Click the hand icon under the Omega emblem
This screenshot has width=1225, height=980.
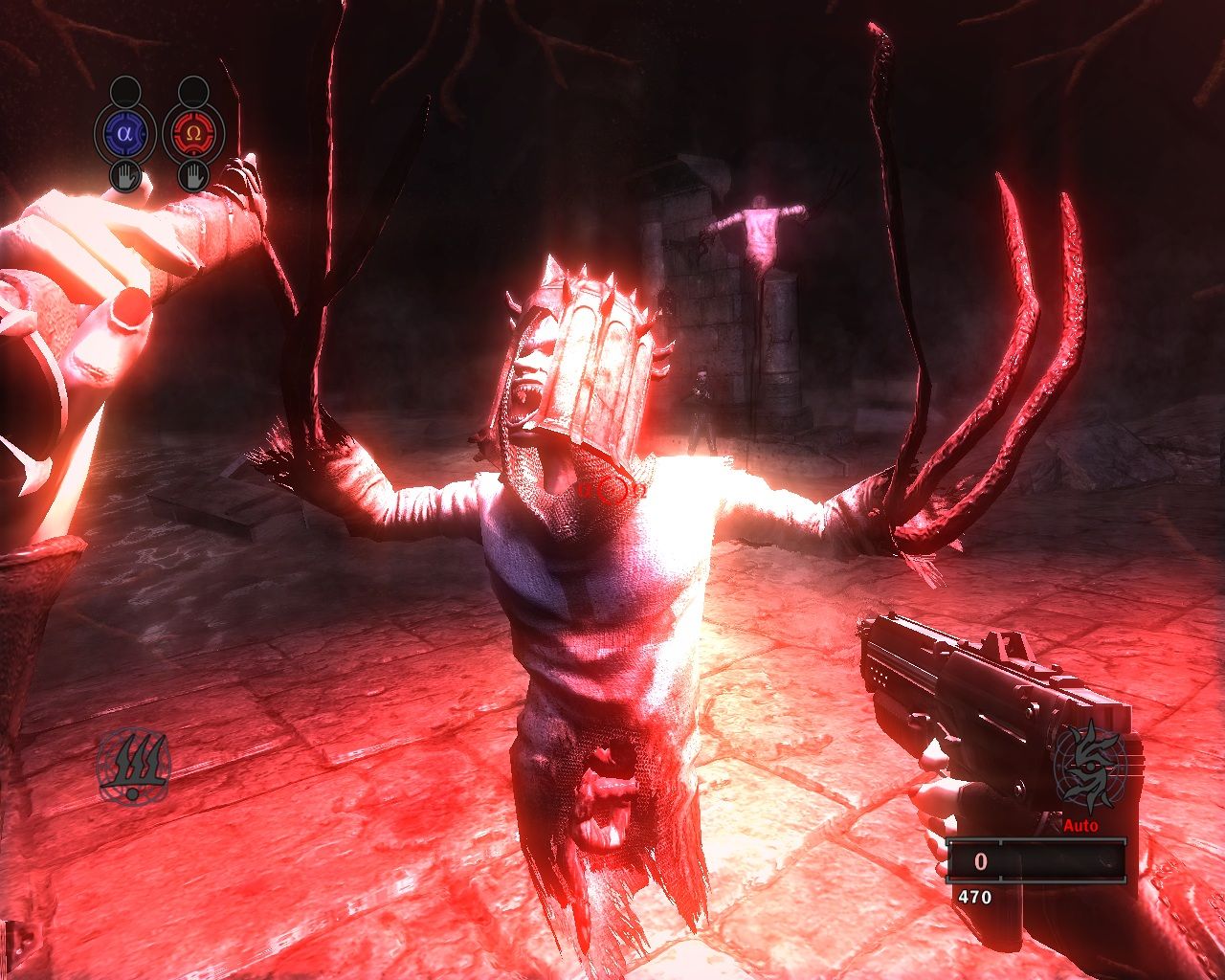pos(192,176)
